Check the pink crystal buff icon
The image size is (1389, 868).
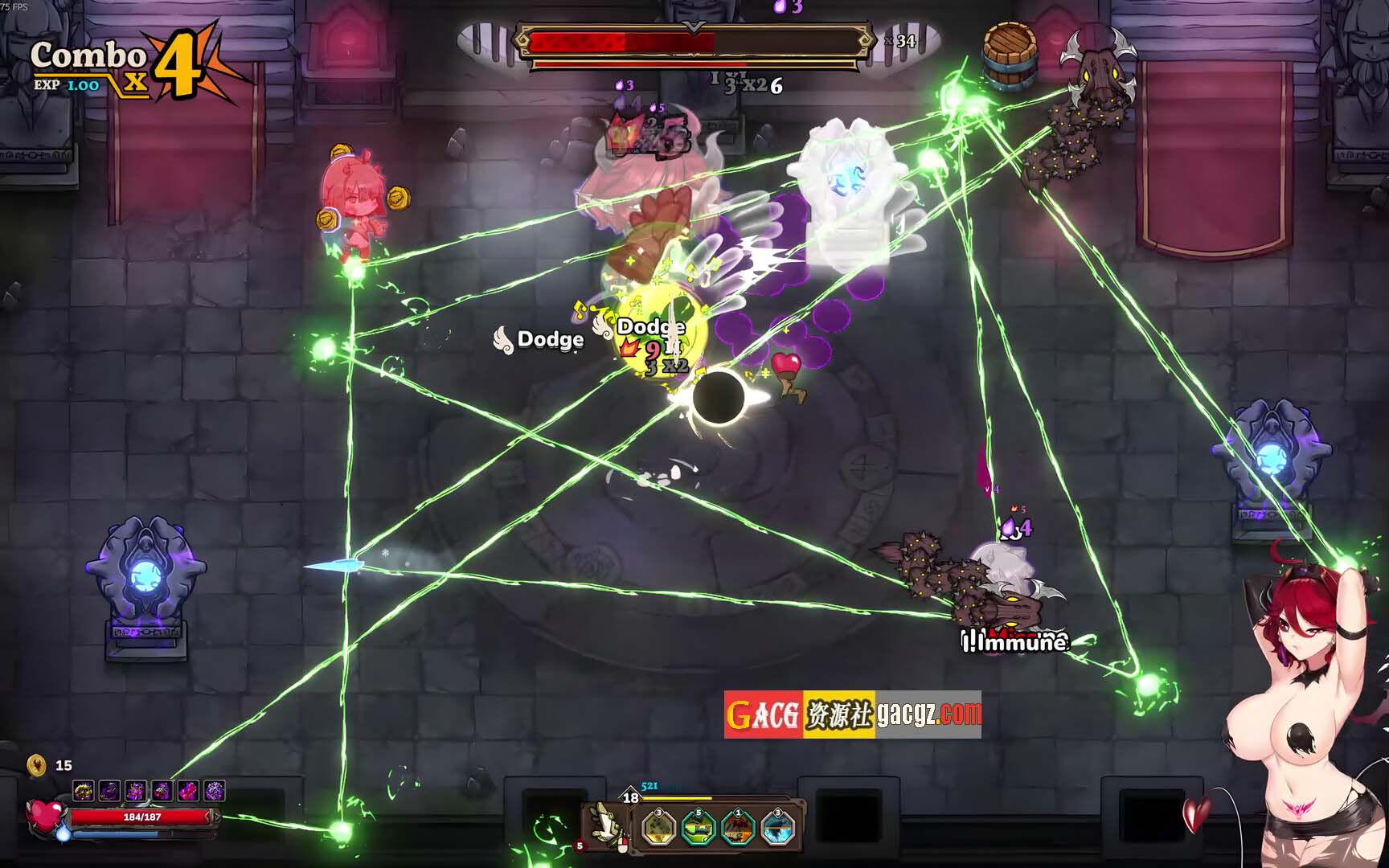click(188, 792)
